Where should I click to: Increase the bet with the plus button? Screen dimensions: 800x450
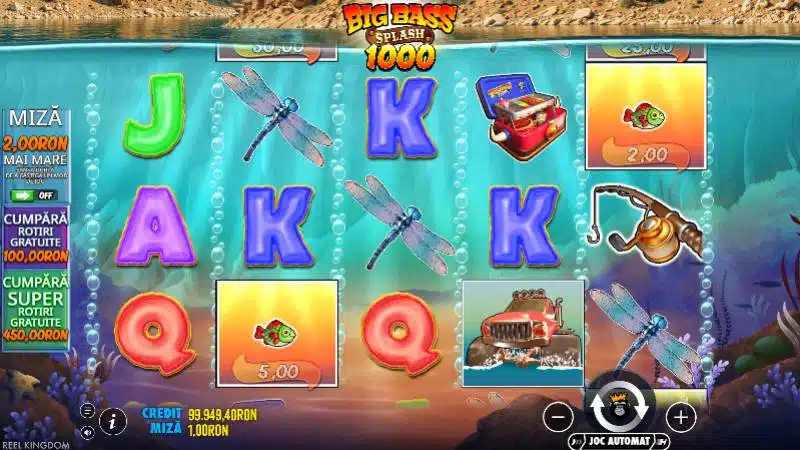click(x=680, y=416)
